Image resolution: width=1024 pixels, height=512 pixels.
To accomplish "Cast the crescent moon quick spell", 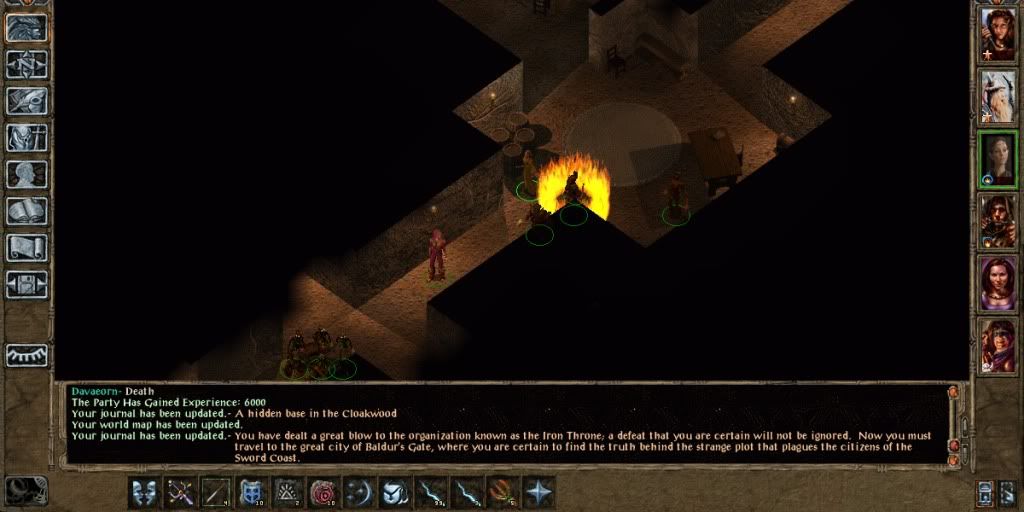I will [x=359, y=492].
